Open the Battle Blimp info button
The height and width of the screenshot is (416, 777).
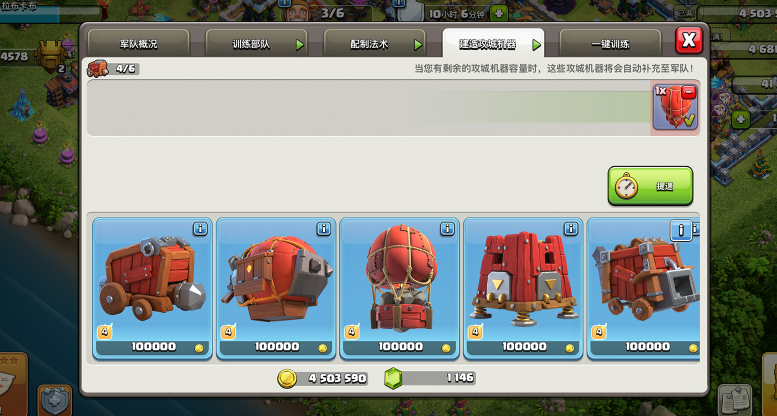(323, 229)
